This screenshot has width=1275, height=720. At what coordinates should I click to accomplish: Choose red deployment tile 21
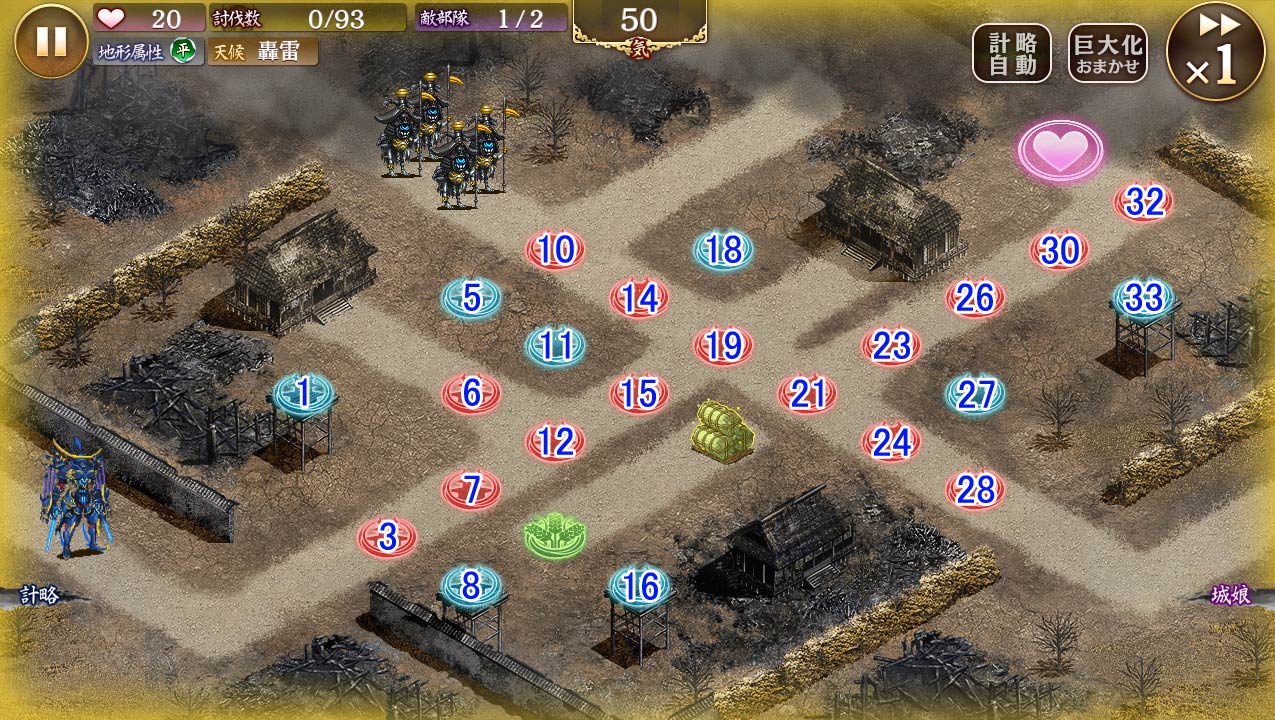coord(807,394)
